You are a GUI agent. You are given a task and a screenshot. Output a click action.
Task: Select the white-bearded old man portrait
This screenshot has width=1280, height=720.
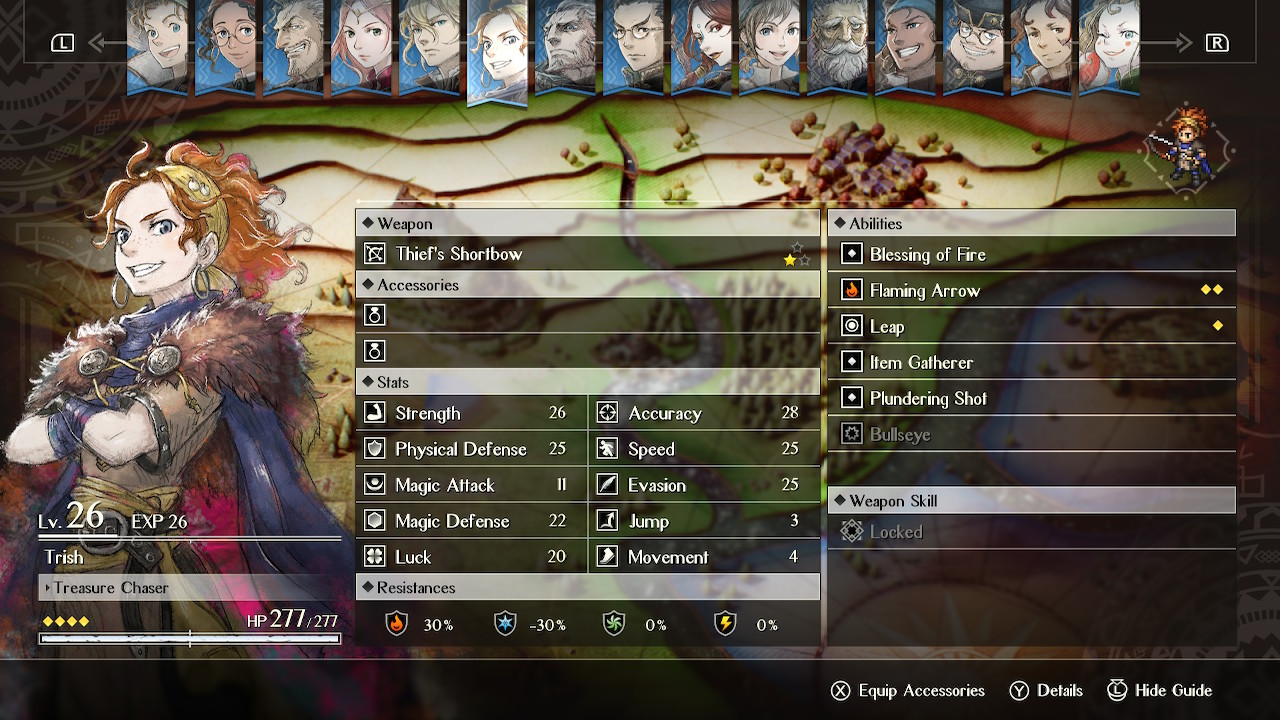[x=837, y=46]
